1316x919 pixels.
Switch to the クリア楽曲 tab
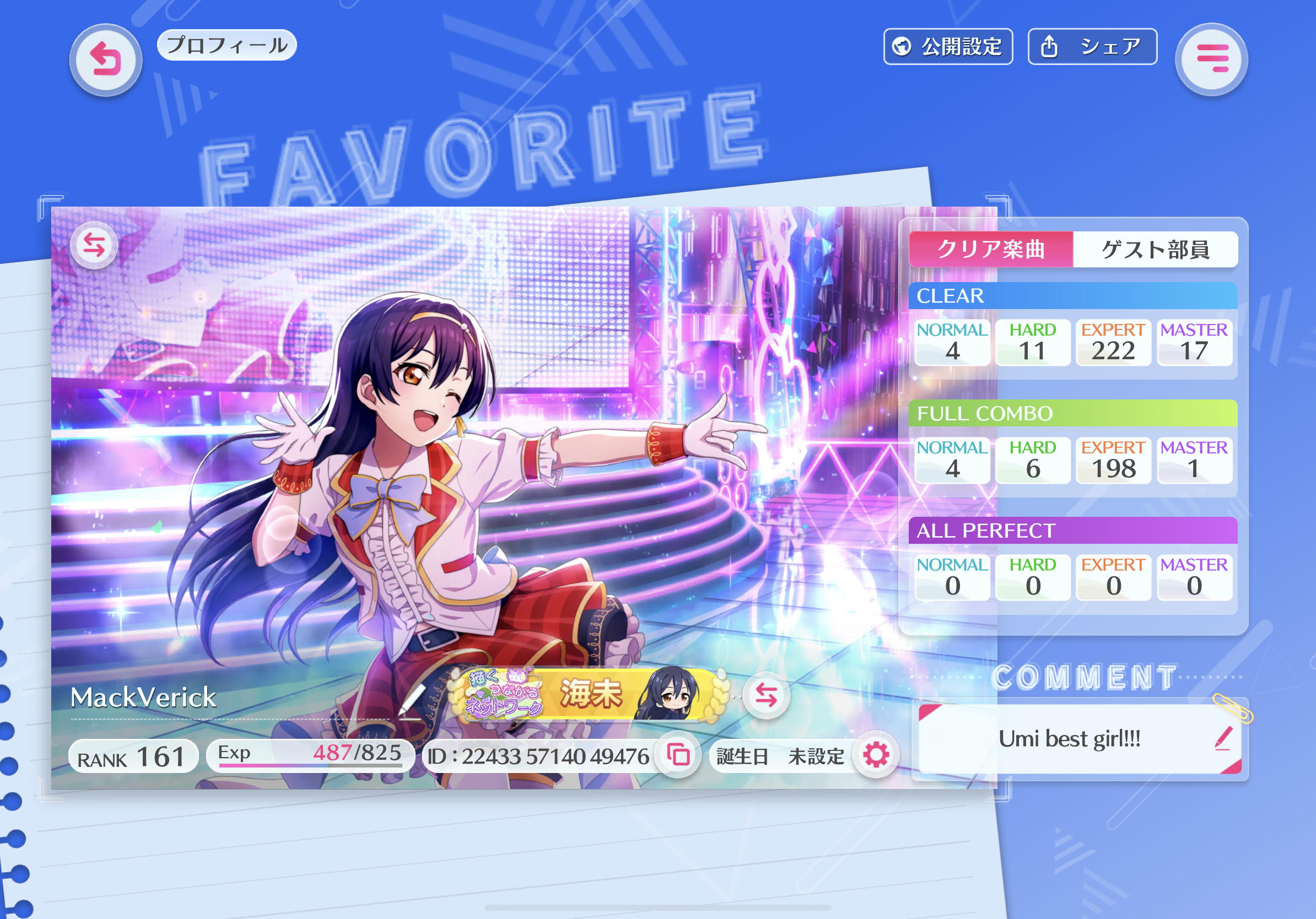(x=990, y=249)
